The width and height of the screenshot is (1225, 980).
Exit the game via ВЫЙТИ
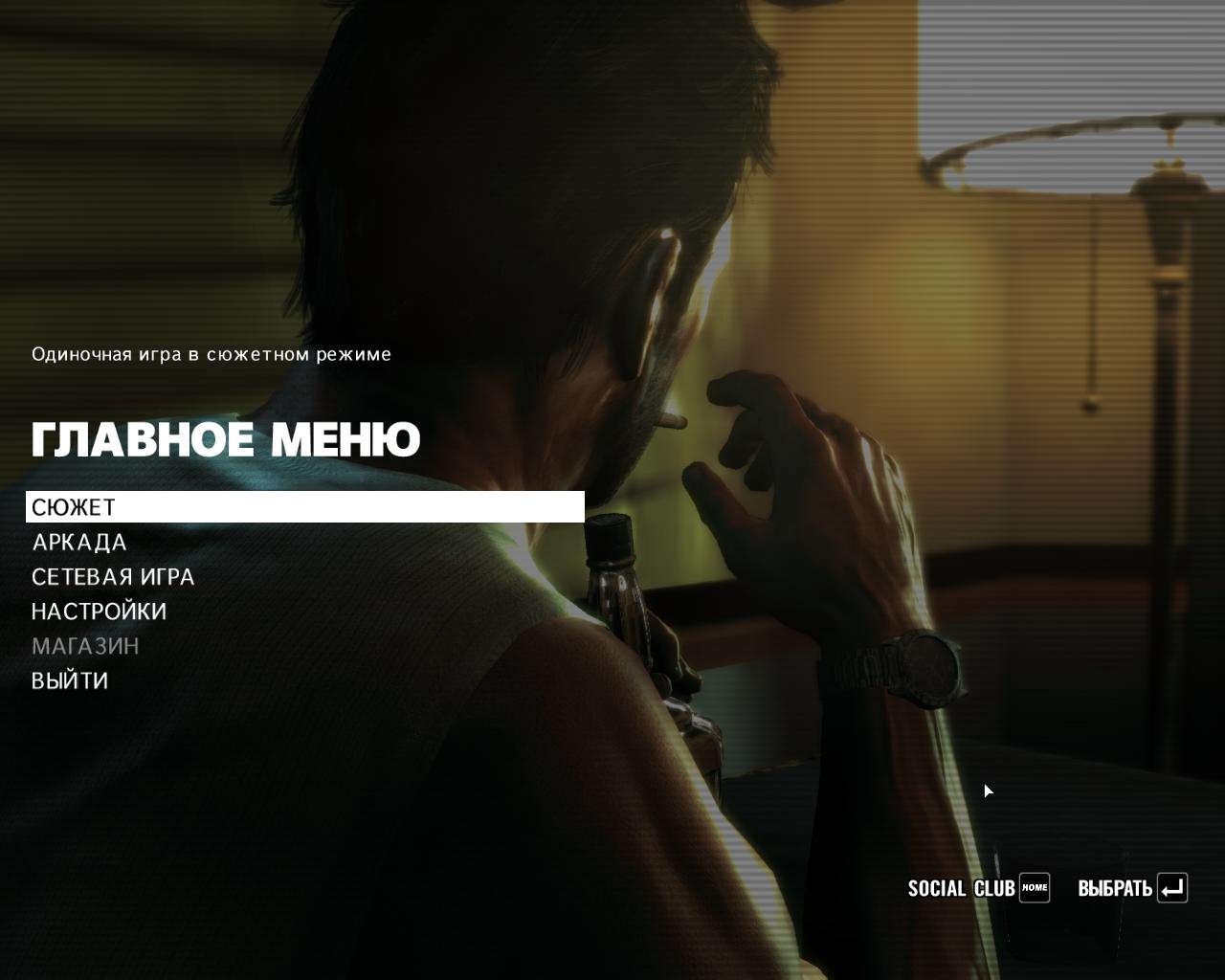tap(70, 680)
